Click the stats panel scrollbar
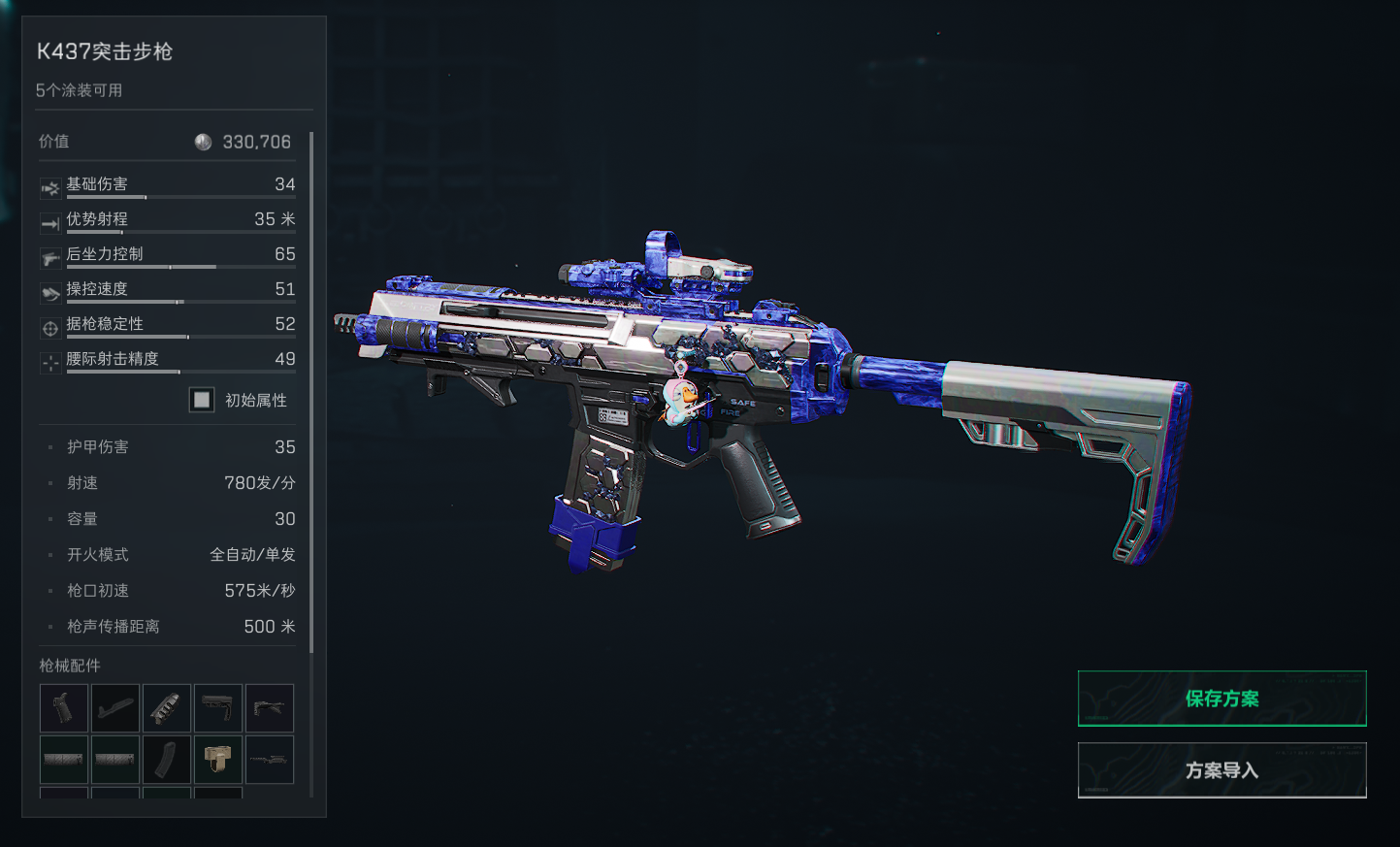Viewport: 1400px width, 847px height. 311,388
